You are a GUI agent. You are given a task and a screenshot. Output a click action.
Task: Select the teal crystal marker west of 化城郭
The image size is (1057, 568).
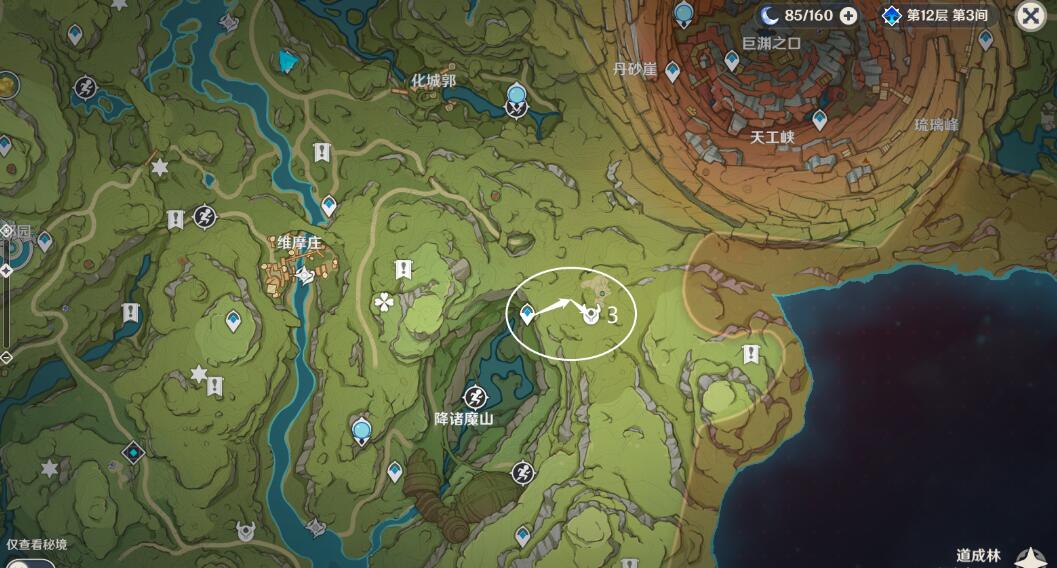289,61
